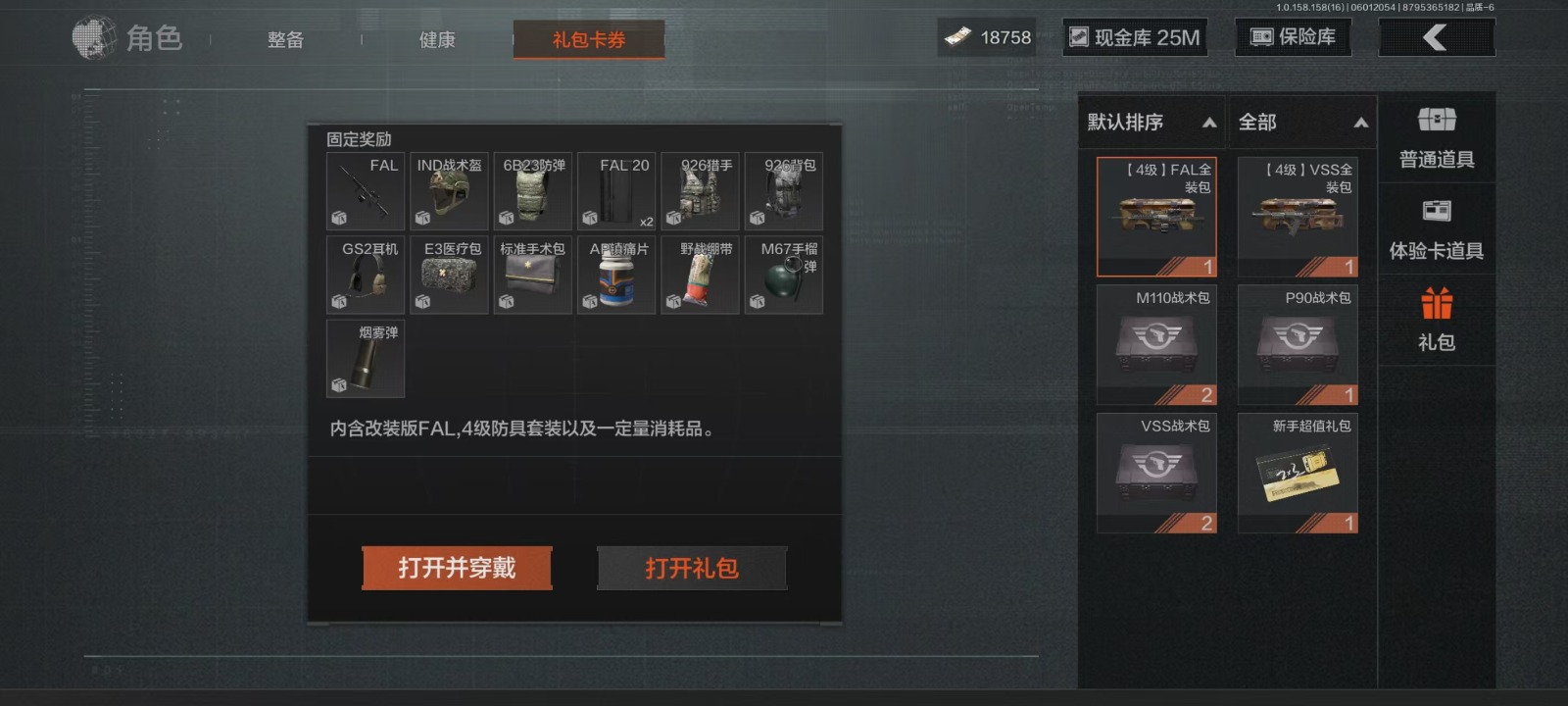
Task: Expand the 默认排序 sort dropdown
Action: (1151, 123)
